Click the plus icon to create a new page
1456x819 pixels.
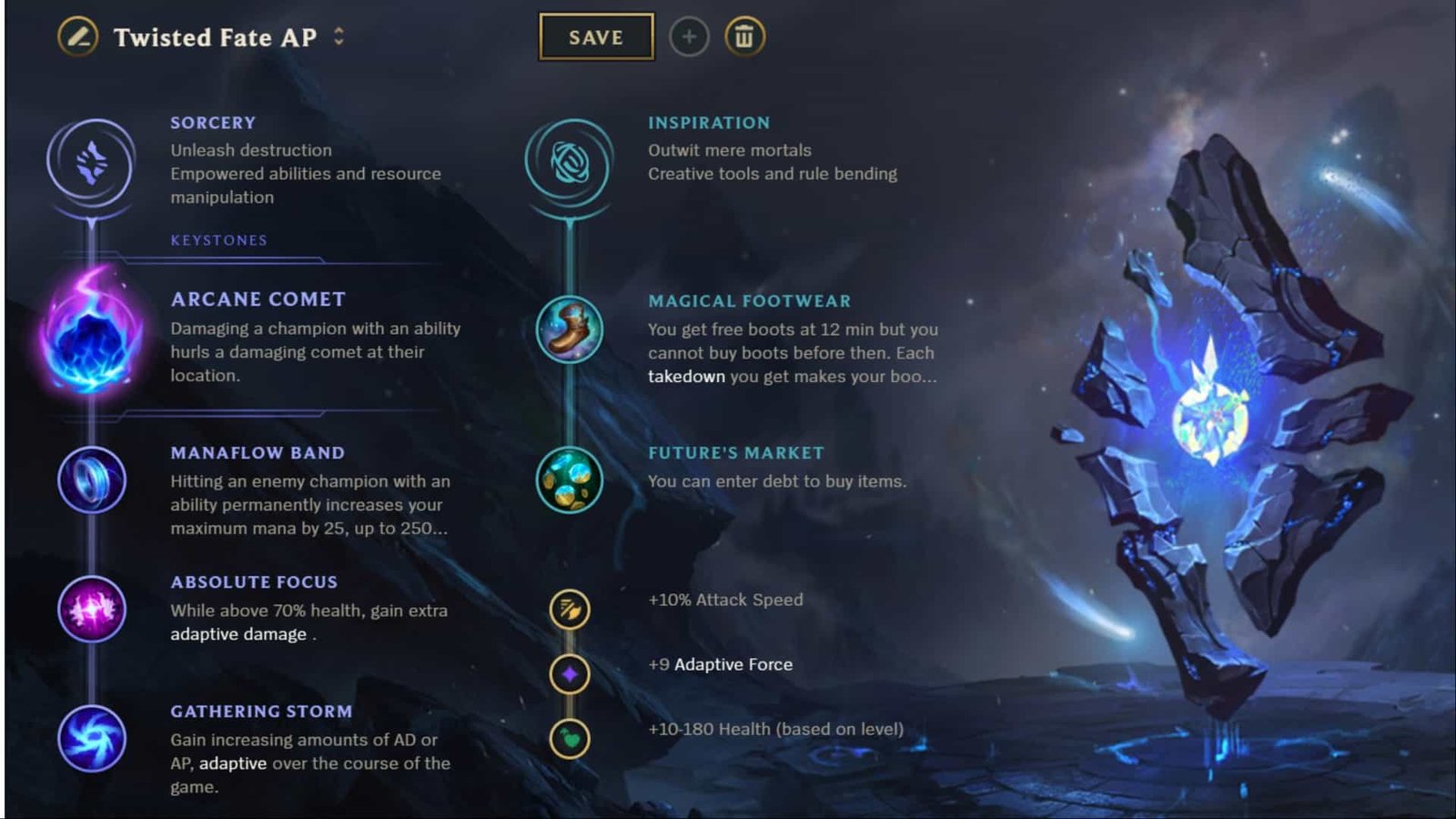pos(689,37)
